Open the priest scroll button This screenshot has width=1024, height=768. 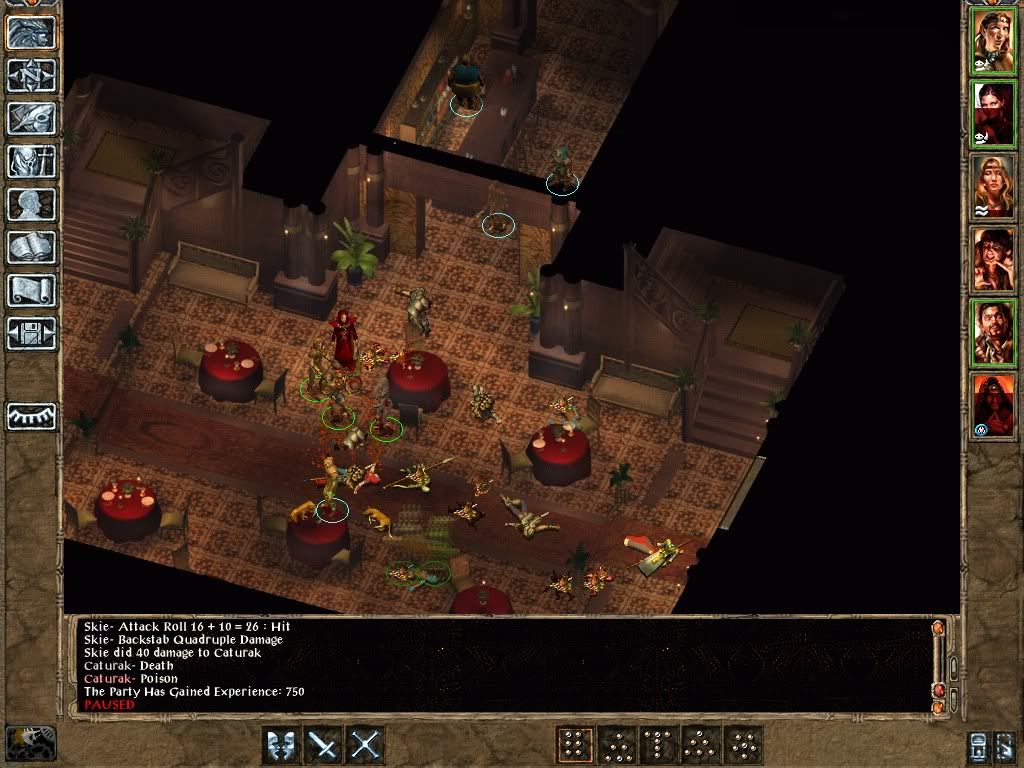point(32,290)
